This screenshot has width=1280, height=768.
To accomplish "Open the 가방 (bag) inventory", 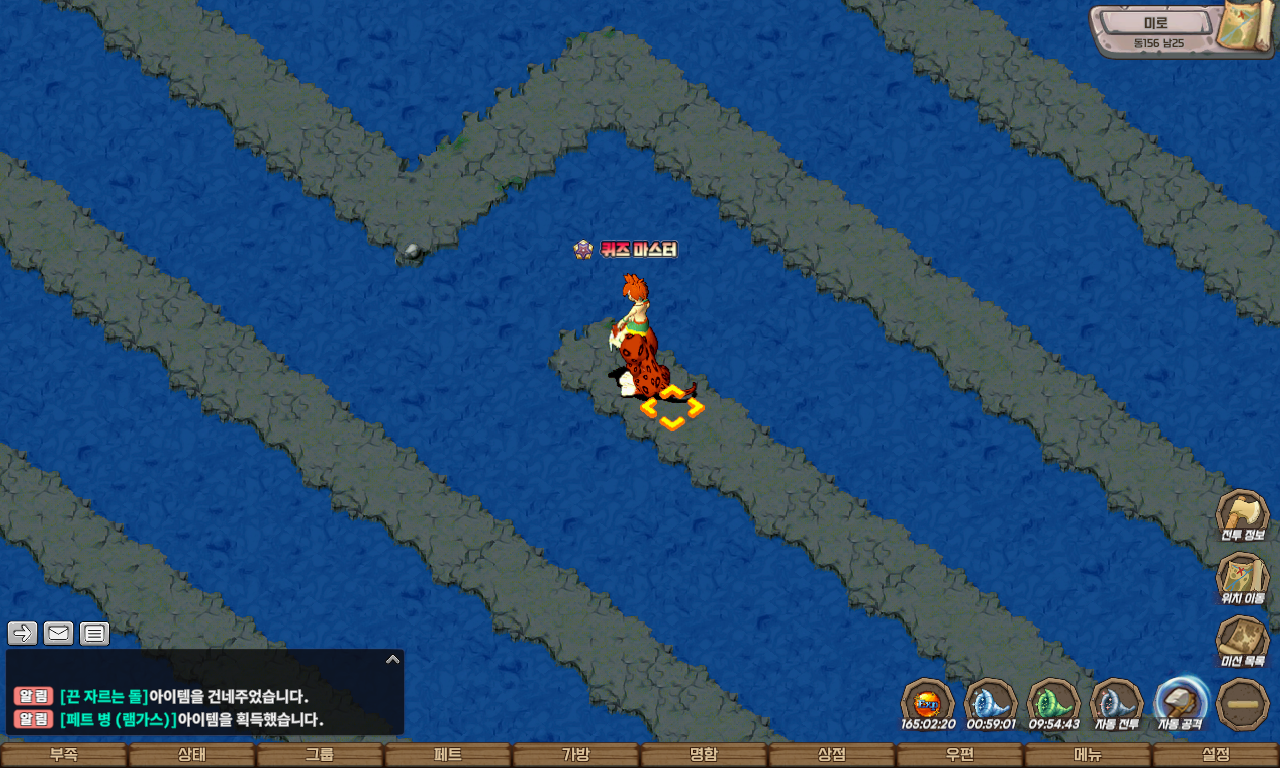I will coord(576,755).
